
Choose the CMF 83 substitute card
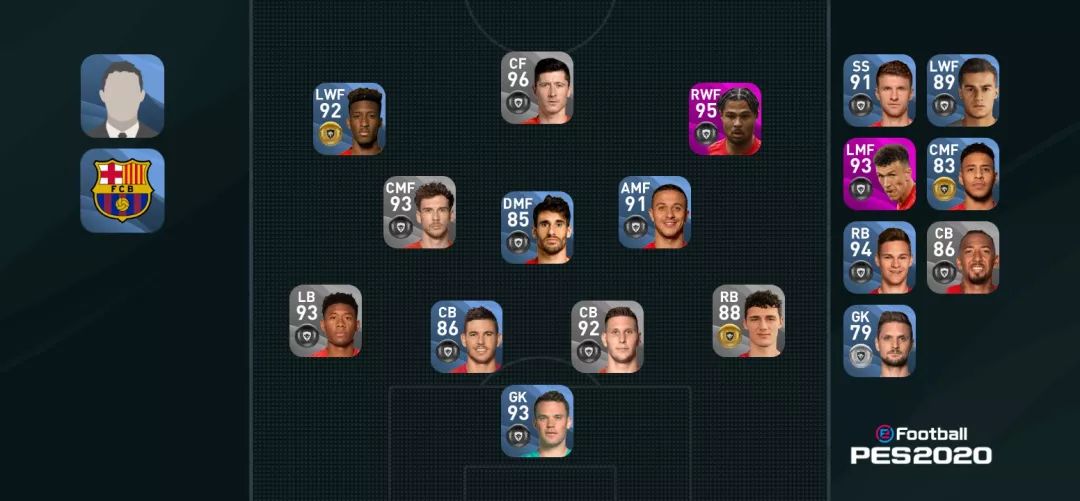[x=962, y=173]
